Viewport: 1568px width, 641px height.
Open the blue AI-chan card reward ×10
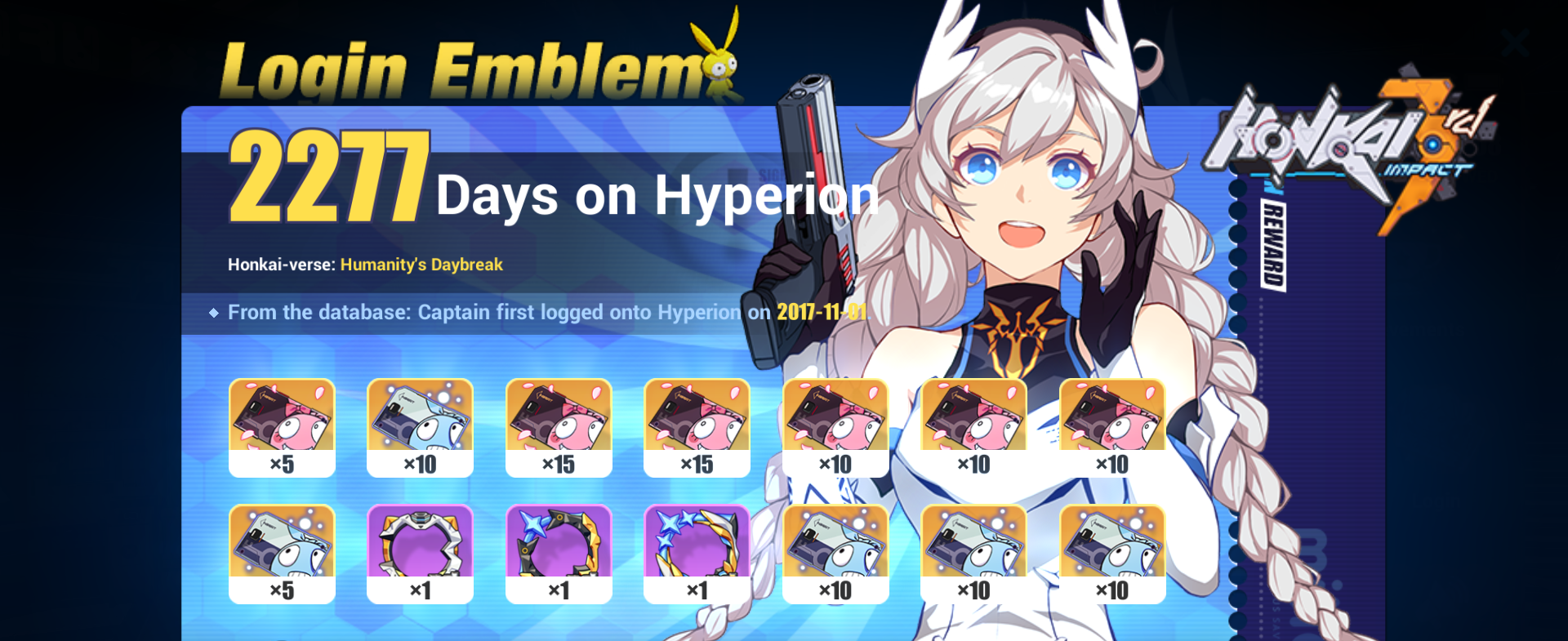(x=420, y=425)
